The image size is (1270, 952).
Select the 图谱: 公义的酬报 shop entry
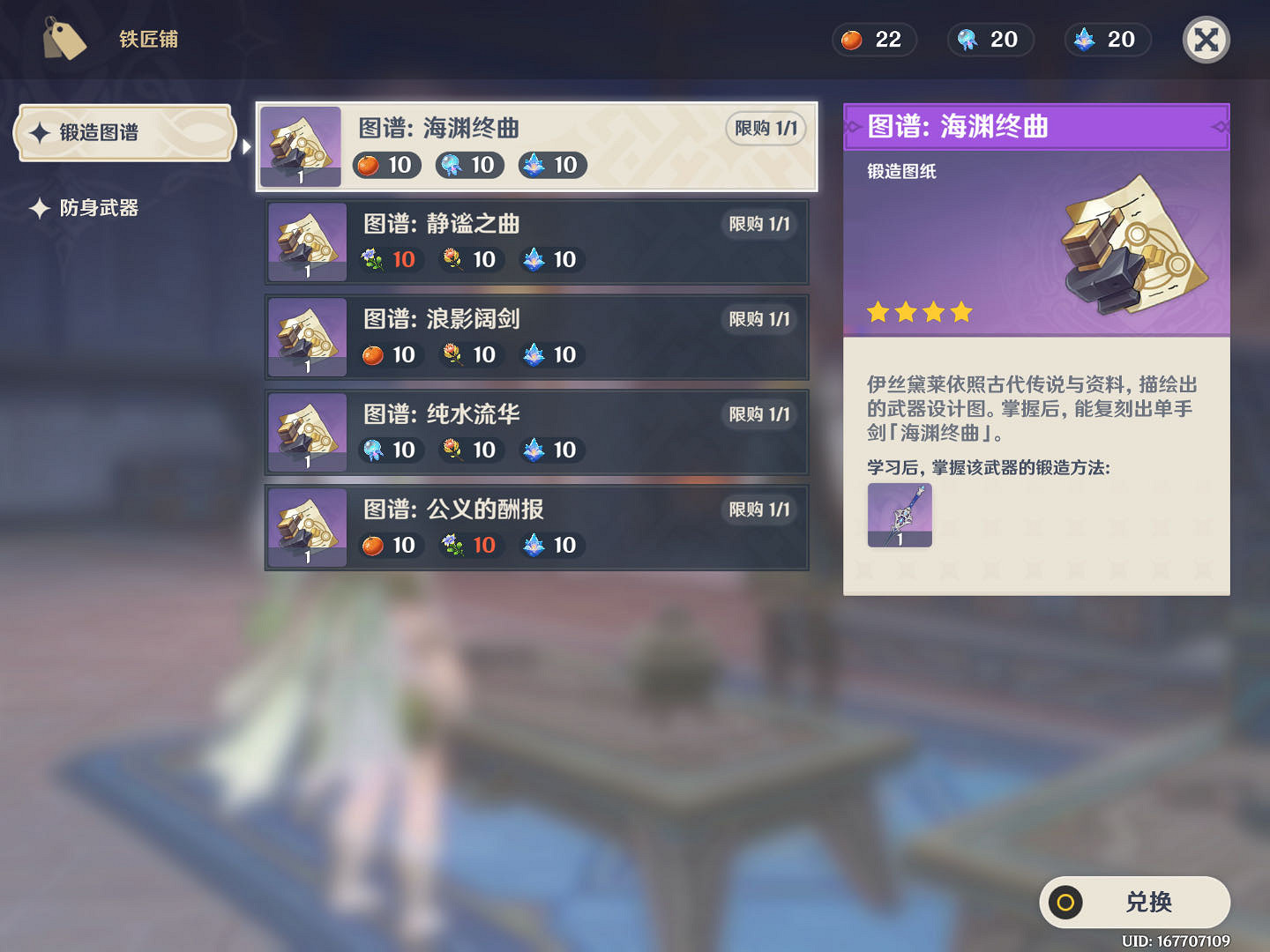tap(536, 527)
